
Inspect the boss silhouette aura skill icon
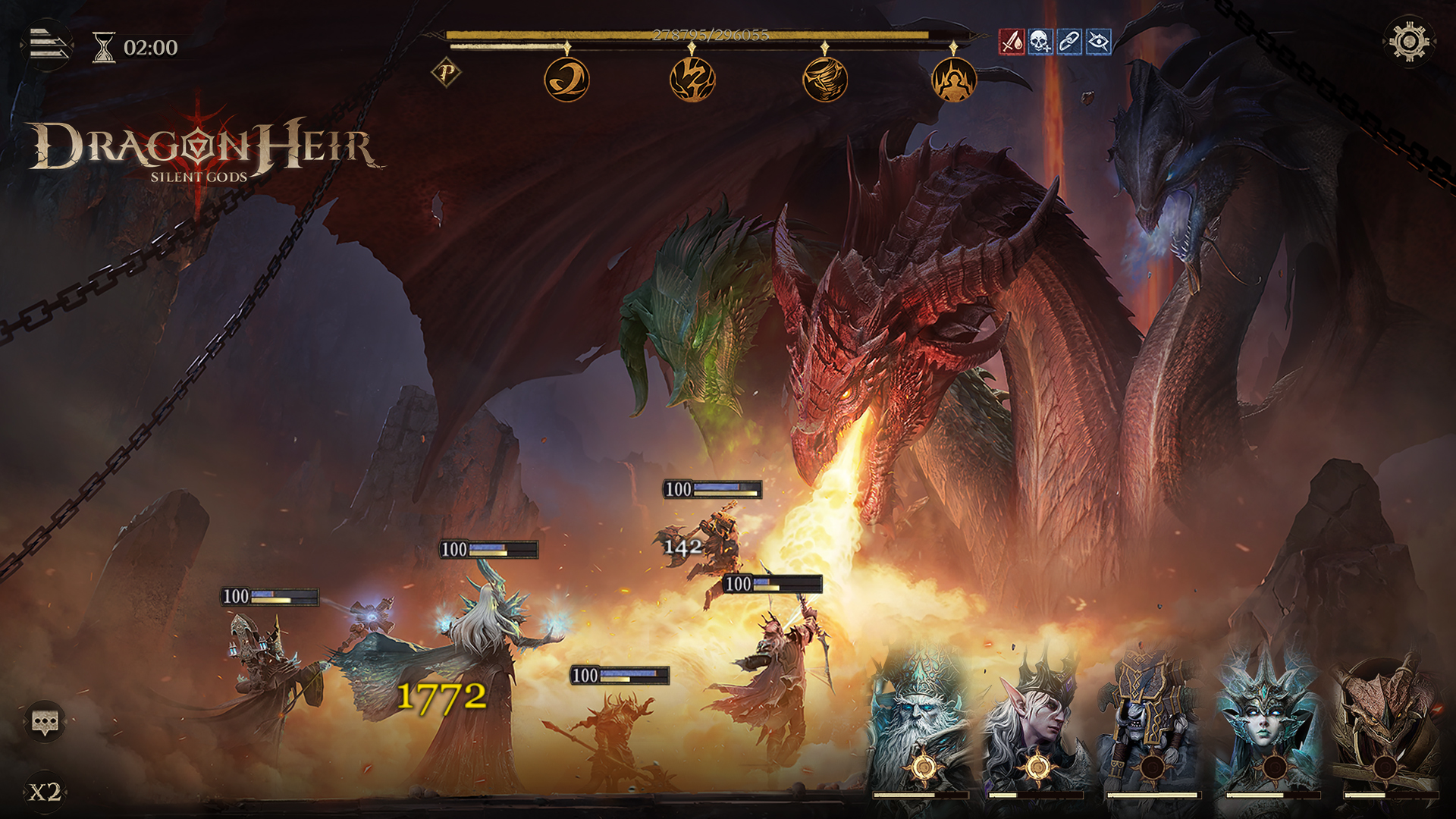tap(953, 80)
